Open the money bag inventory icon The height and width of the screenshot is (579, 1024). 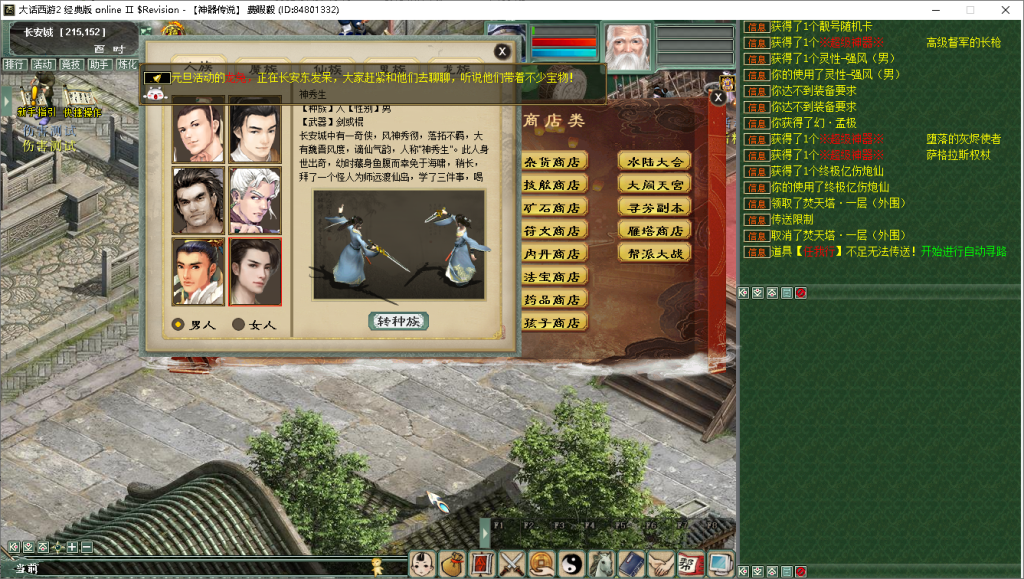pyautogui.click(x=452, y=564)
